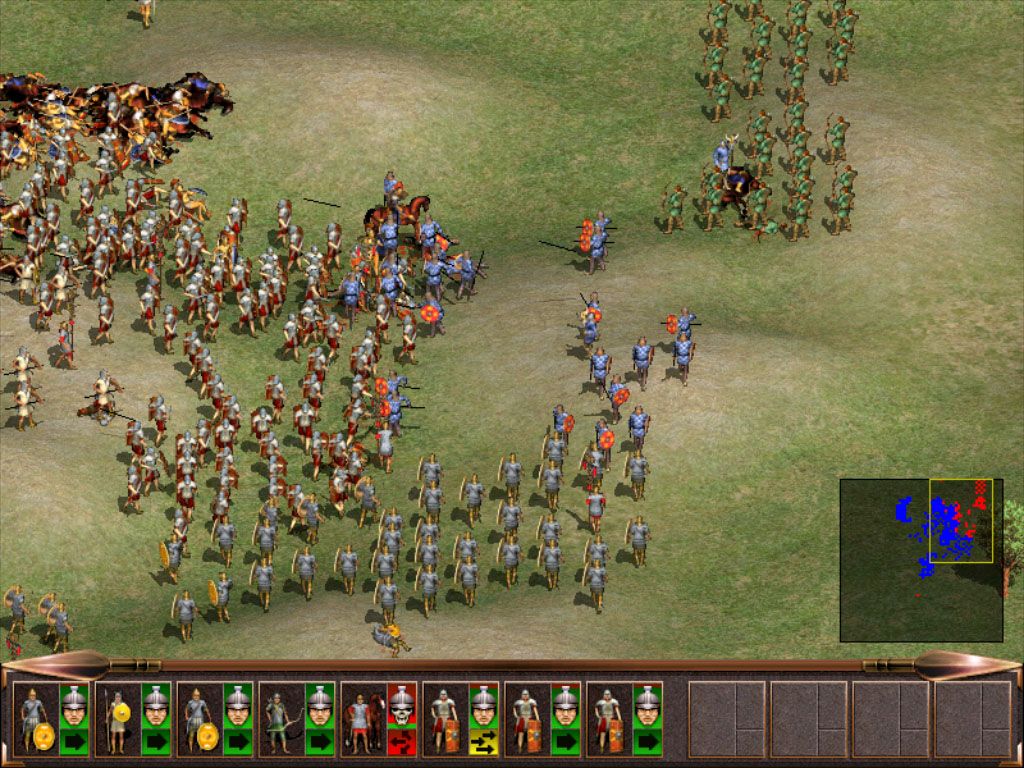This screenshot has height=768, width=1024.
Task: Click the yellow double-arrow order icon
Action: coord(483,741)
